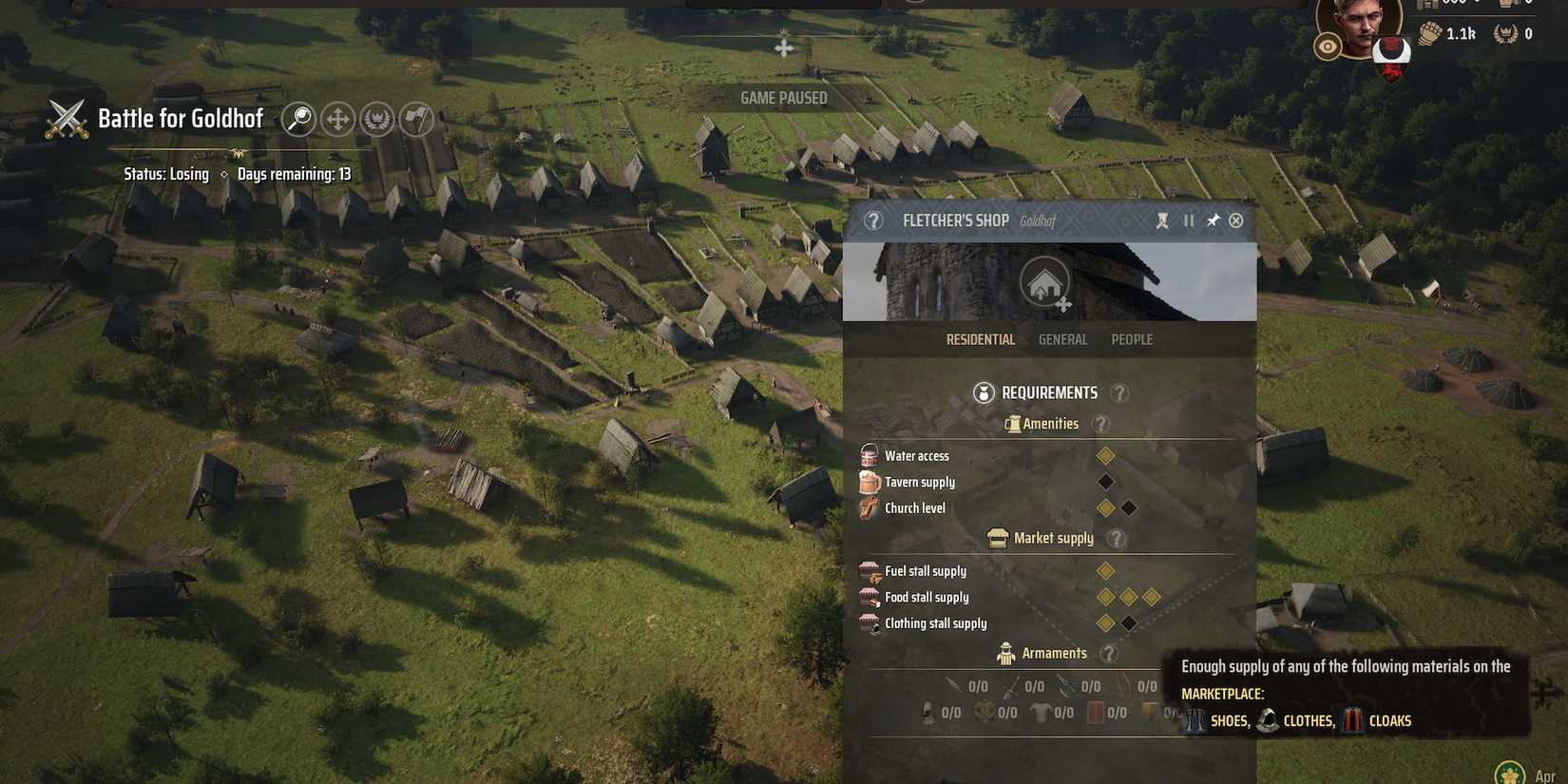
Task: Show help for Requirements
Action: tap(1119, 392)
